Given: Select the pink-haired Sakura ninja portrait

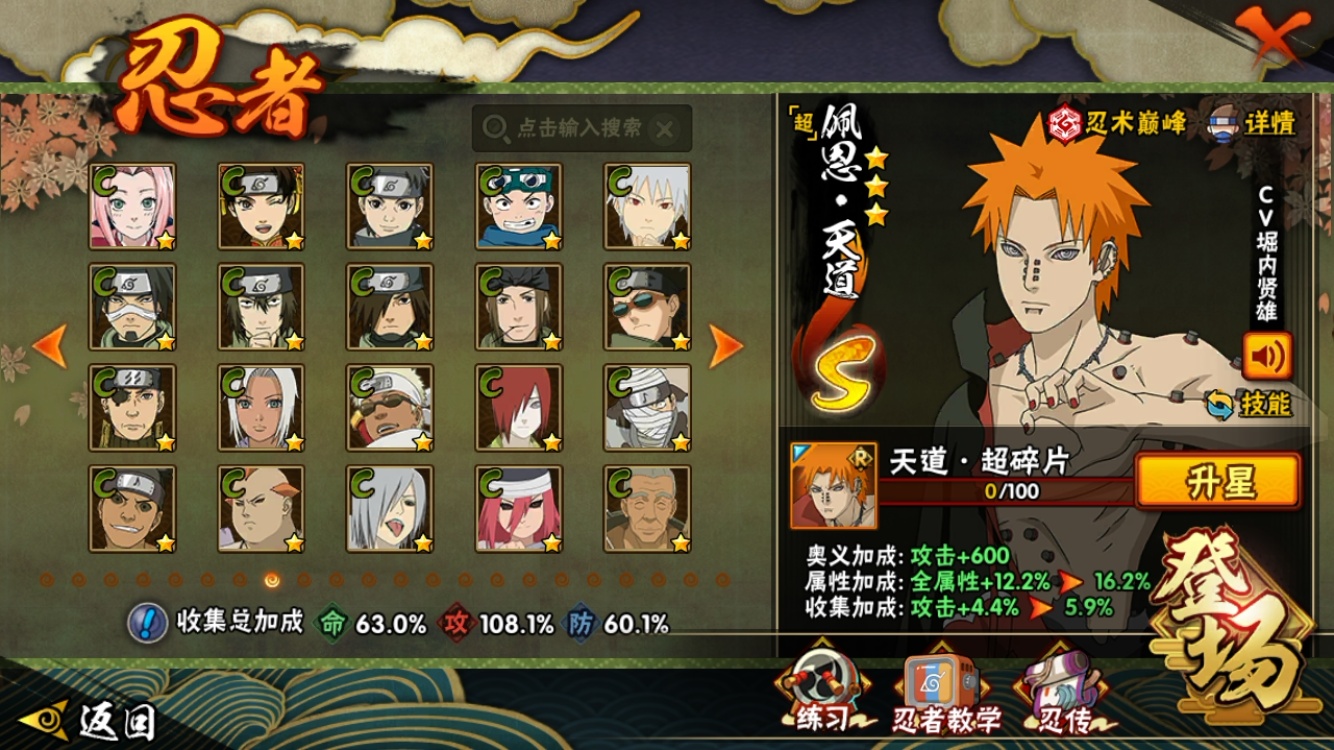Looking at the screenshot, I should coord(132,206).
